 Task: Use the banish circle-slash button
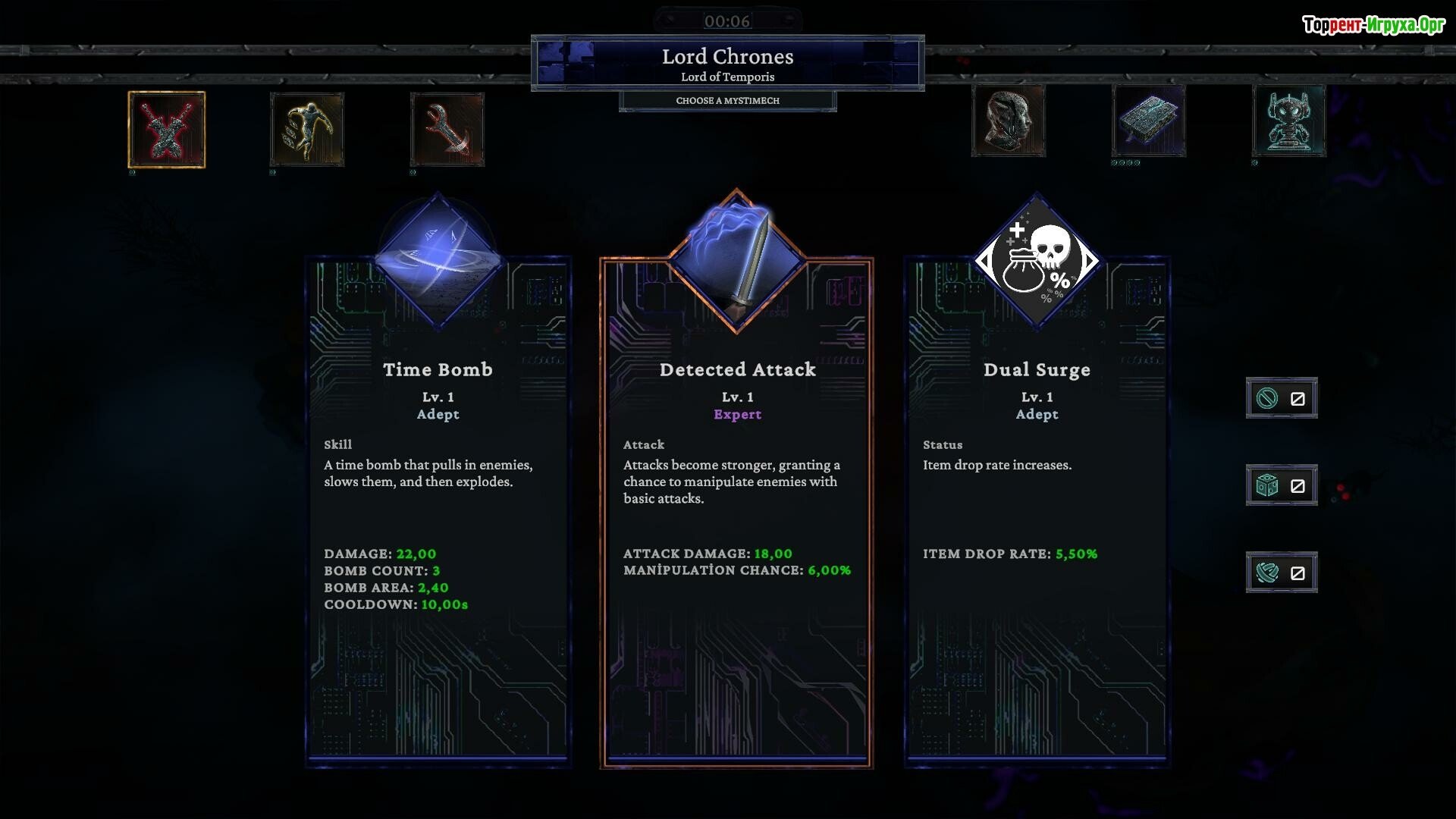click(x=1282, y=398)
